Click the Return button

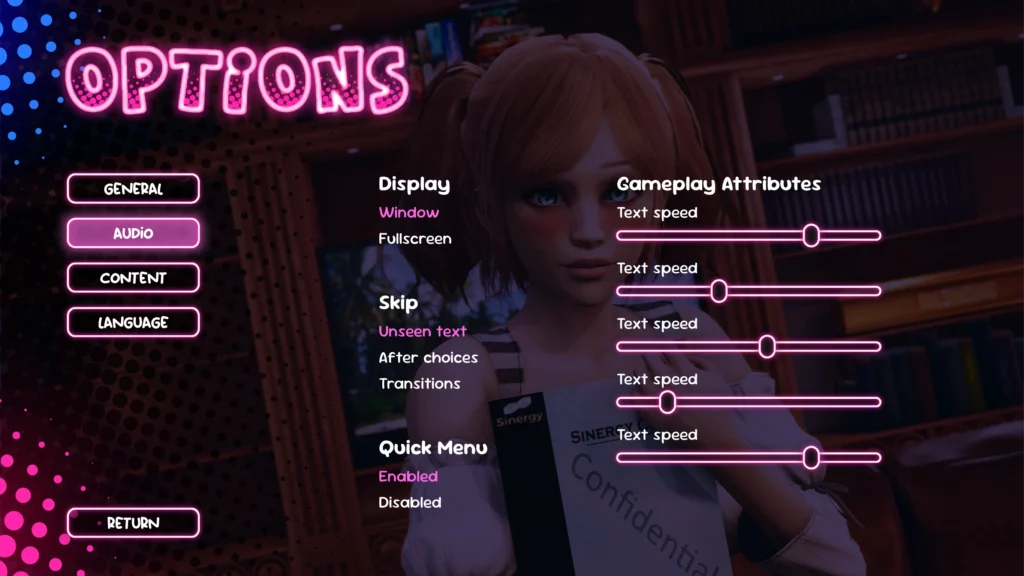tap(133, 523)
